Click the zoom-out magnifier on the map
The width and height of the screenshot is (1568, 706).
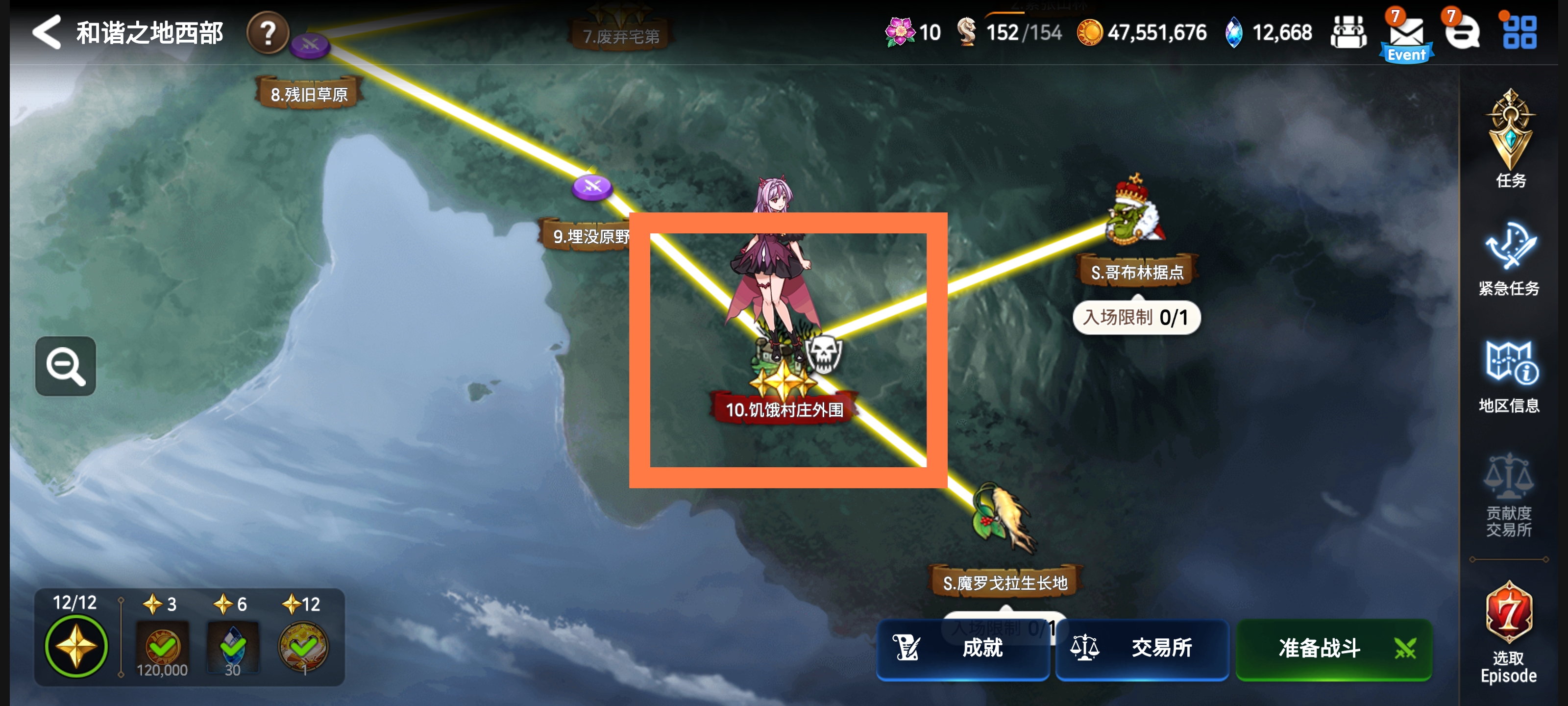[65, 366]
